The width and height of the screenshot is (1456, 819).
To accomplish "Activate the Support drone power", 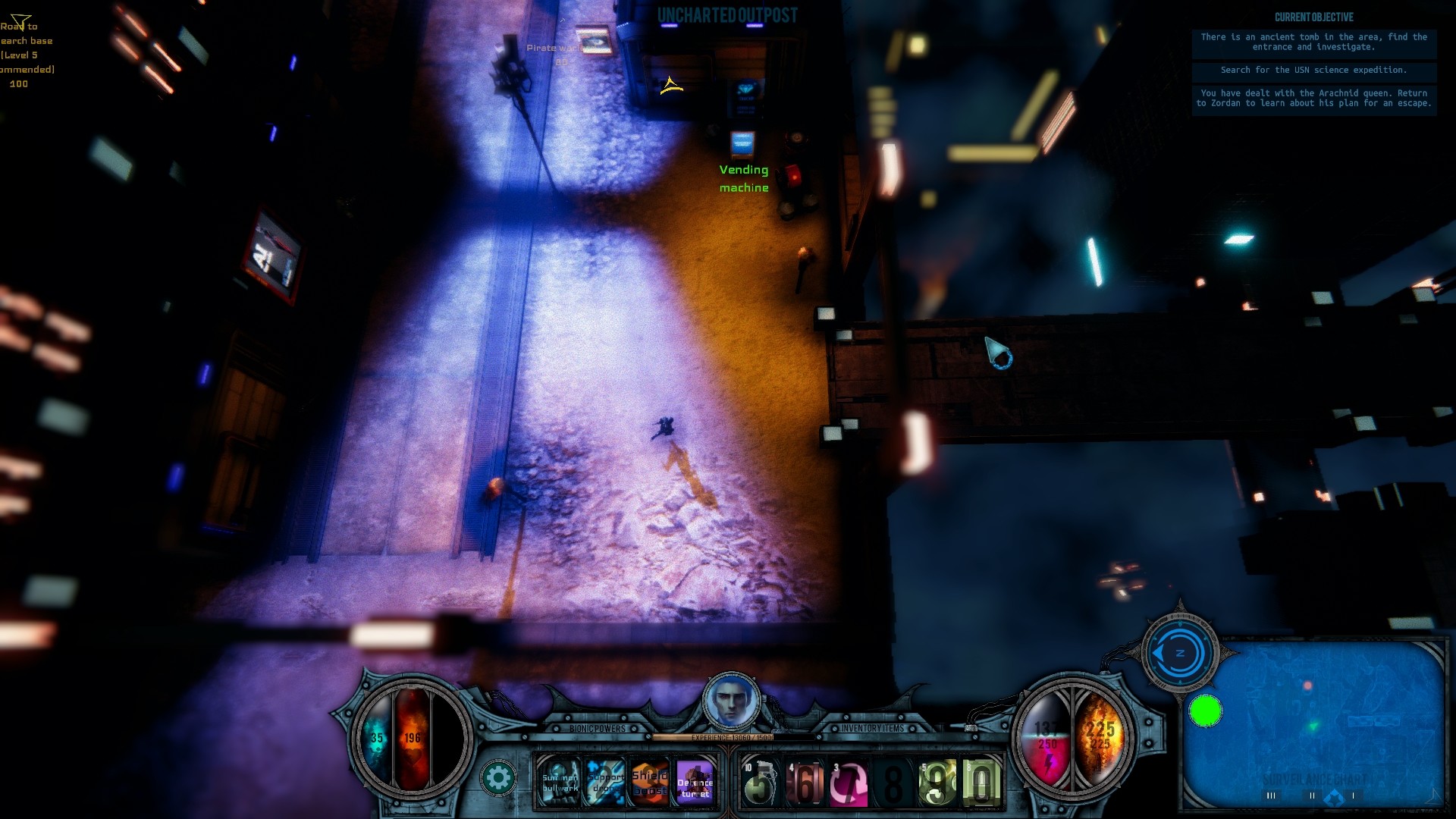I will (x=607, y=782).
